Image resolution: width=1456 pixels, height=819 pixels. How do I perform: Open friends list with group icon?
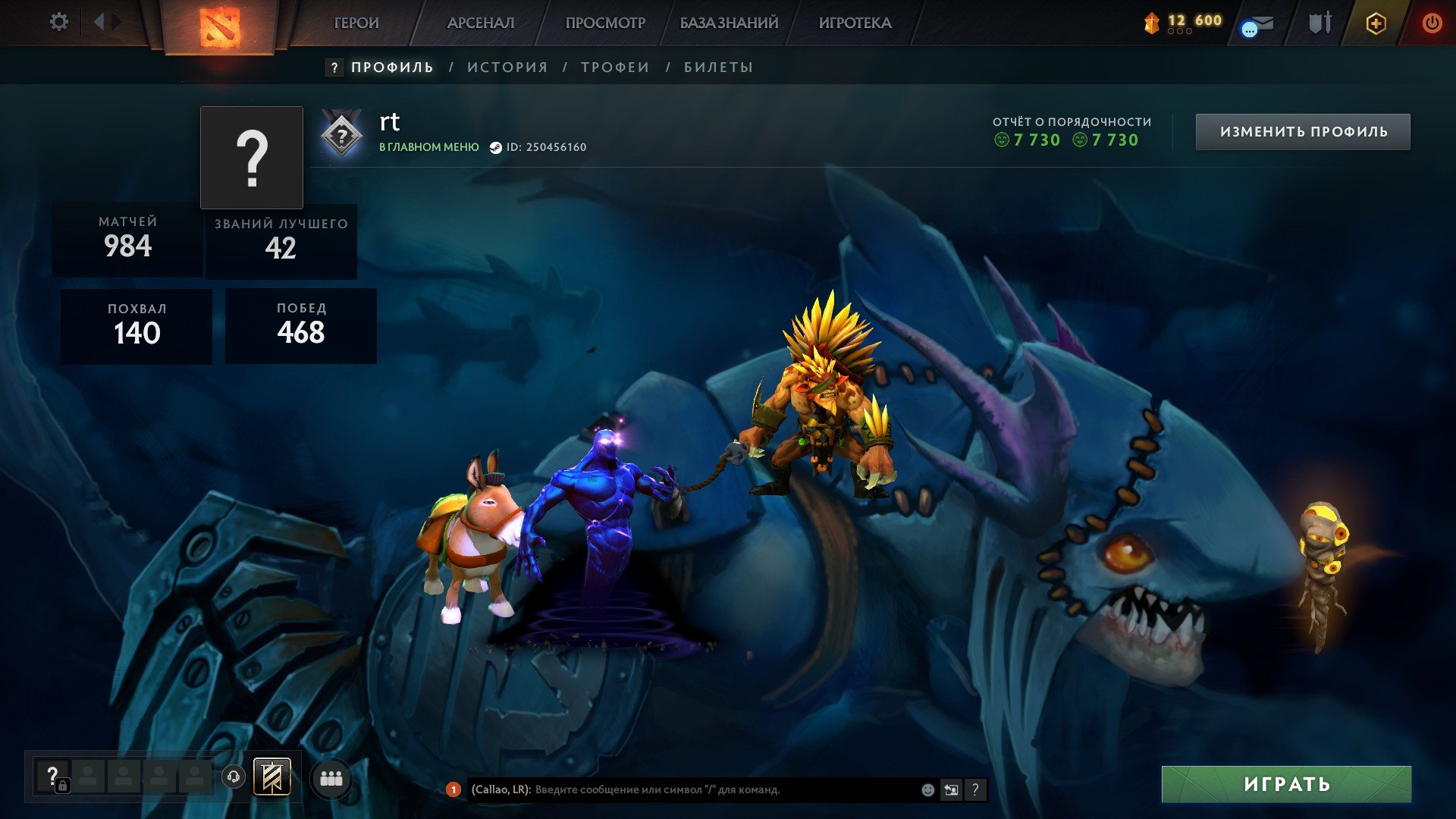point(331,777)
